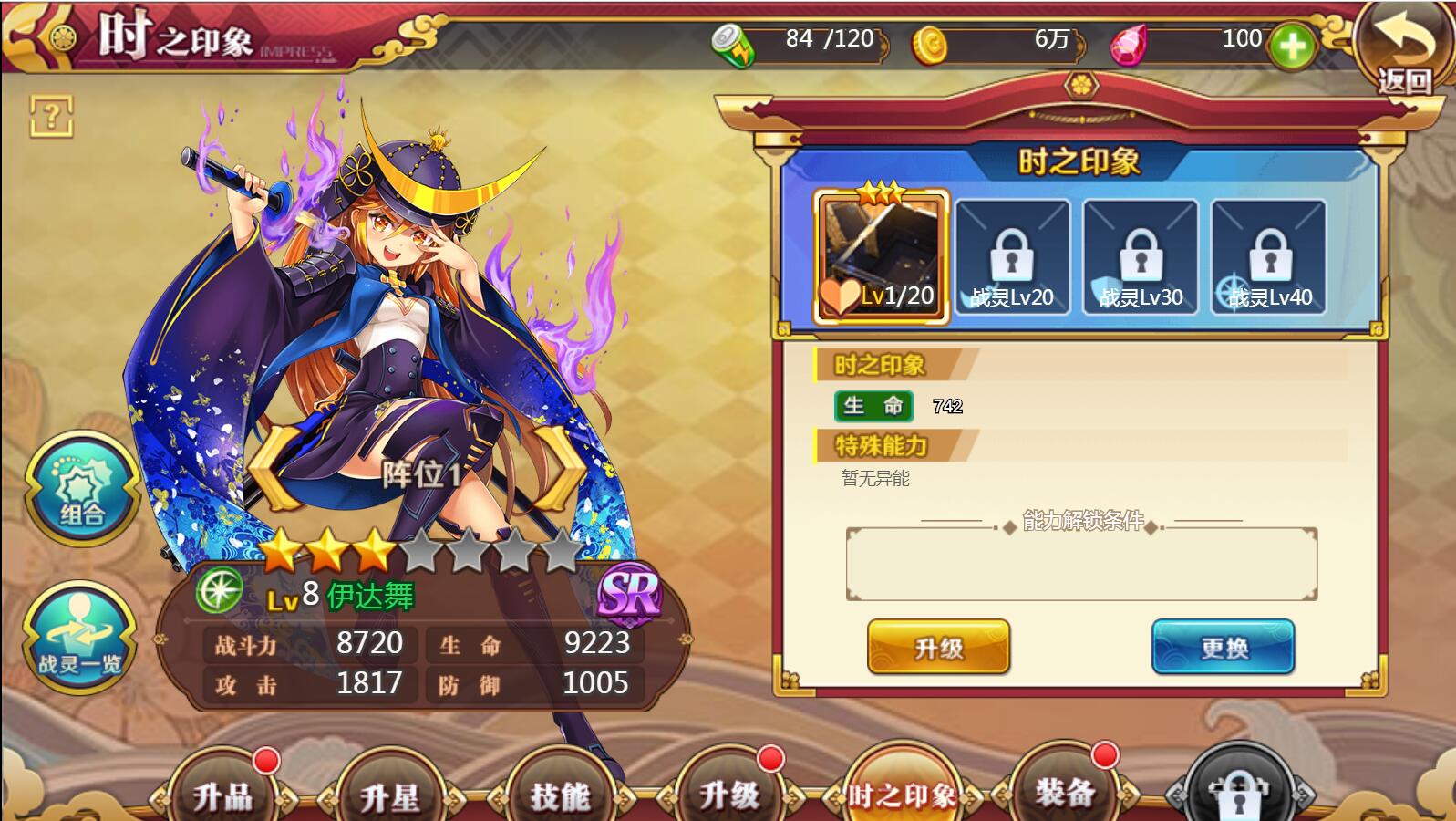Open the 技能 skills tab
This screenshot has width=1456, height=821.
point(560,792)
